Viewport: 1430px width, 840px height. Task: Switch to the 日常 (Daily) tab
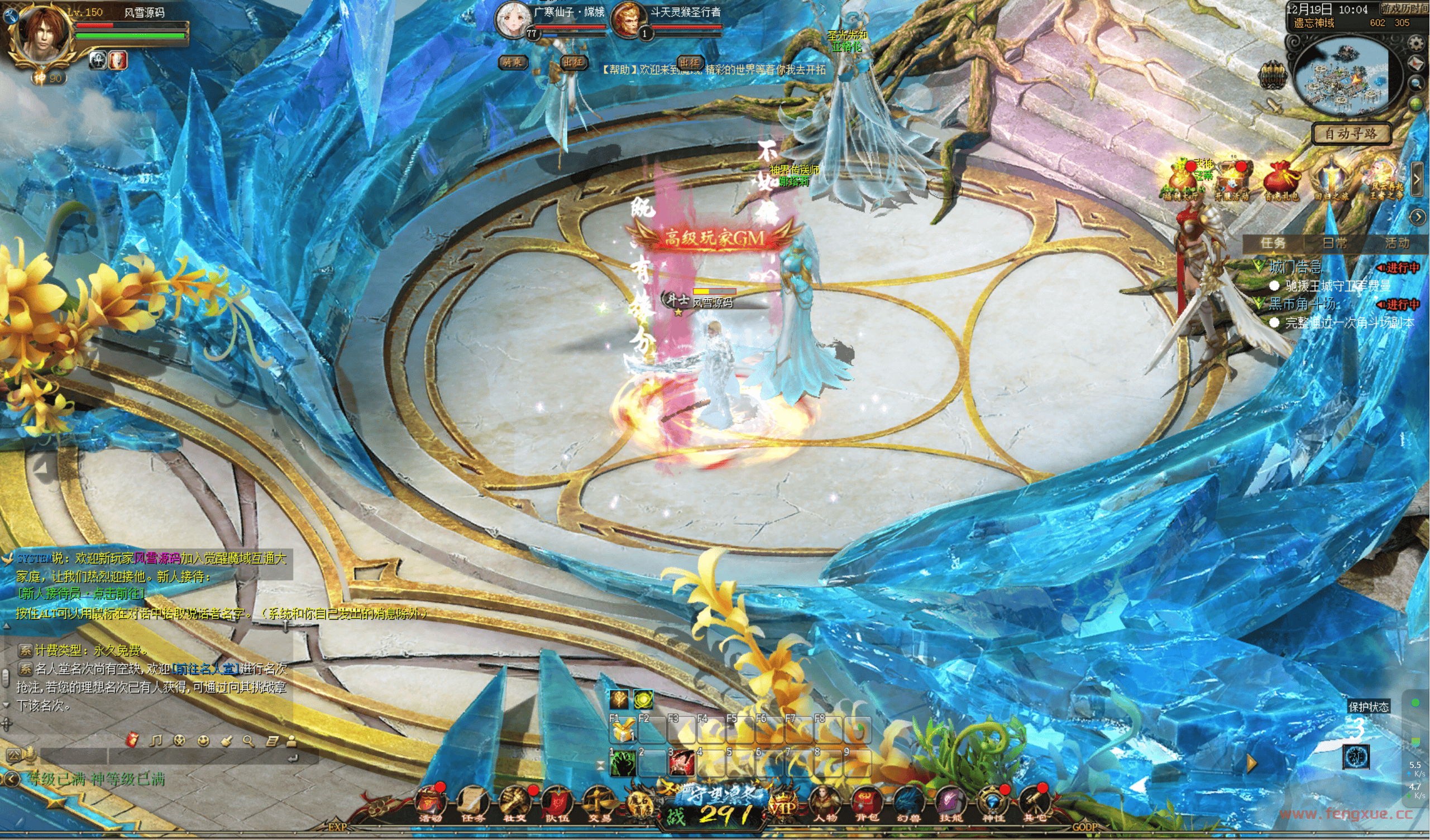click(1335, 243)
